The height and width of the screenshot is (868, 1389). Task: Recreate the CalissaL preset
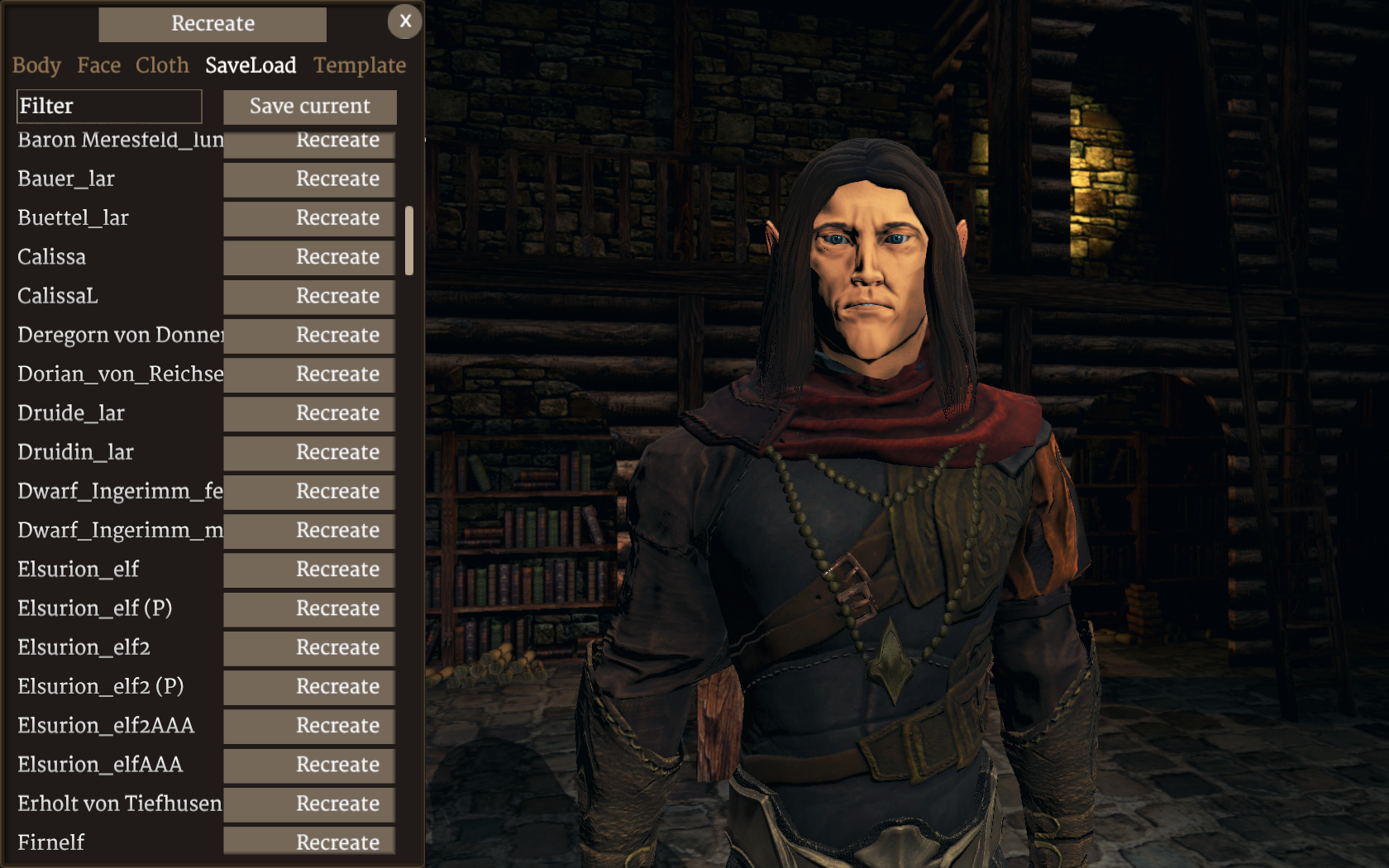[x=309, y=296]
